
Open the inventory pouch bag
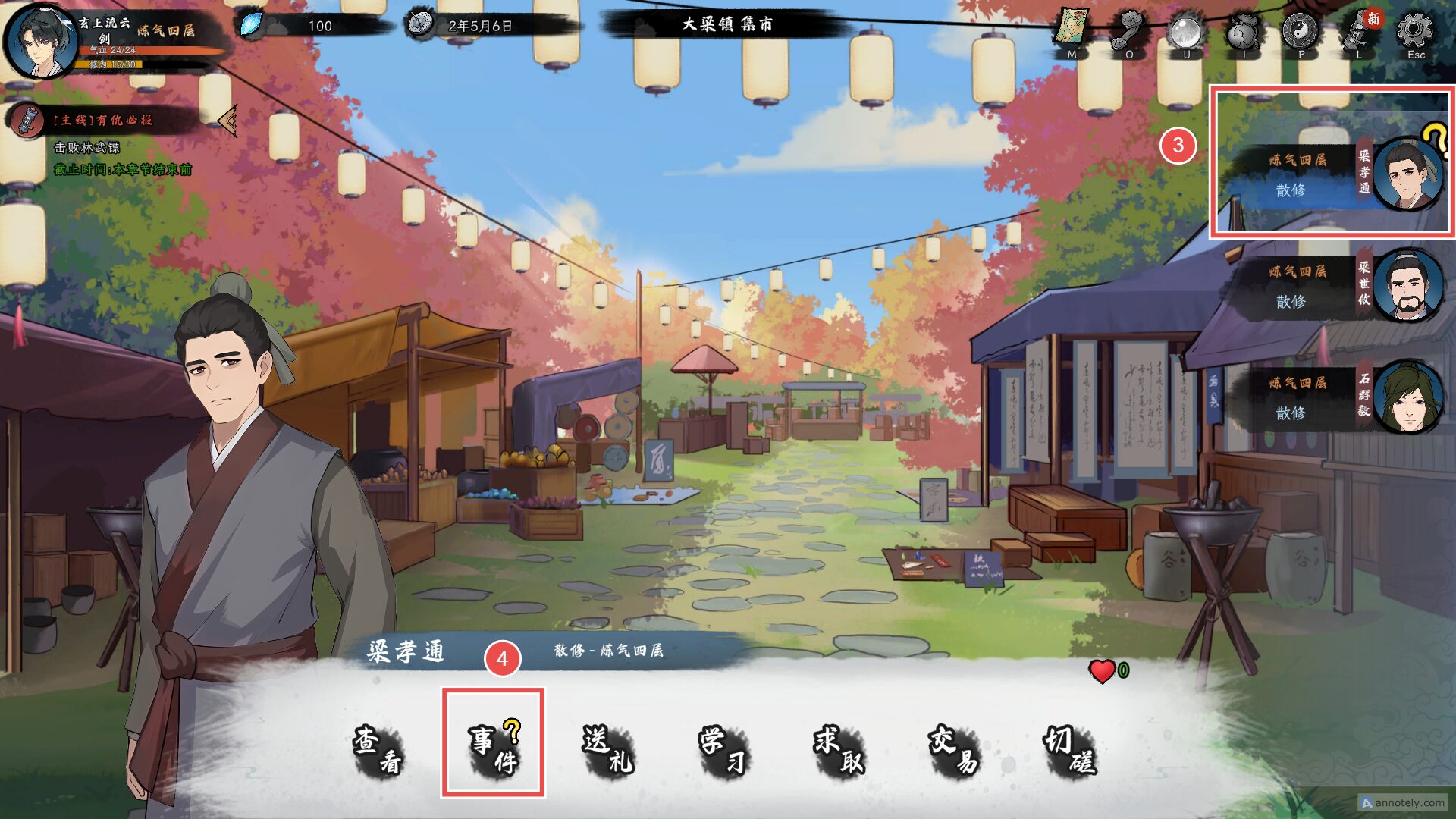(x=1244, y=32)
